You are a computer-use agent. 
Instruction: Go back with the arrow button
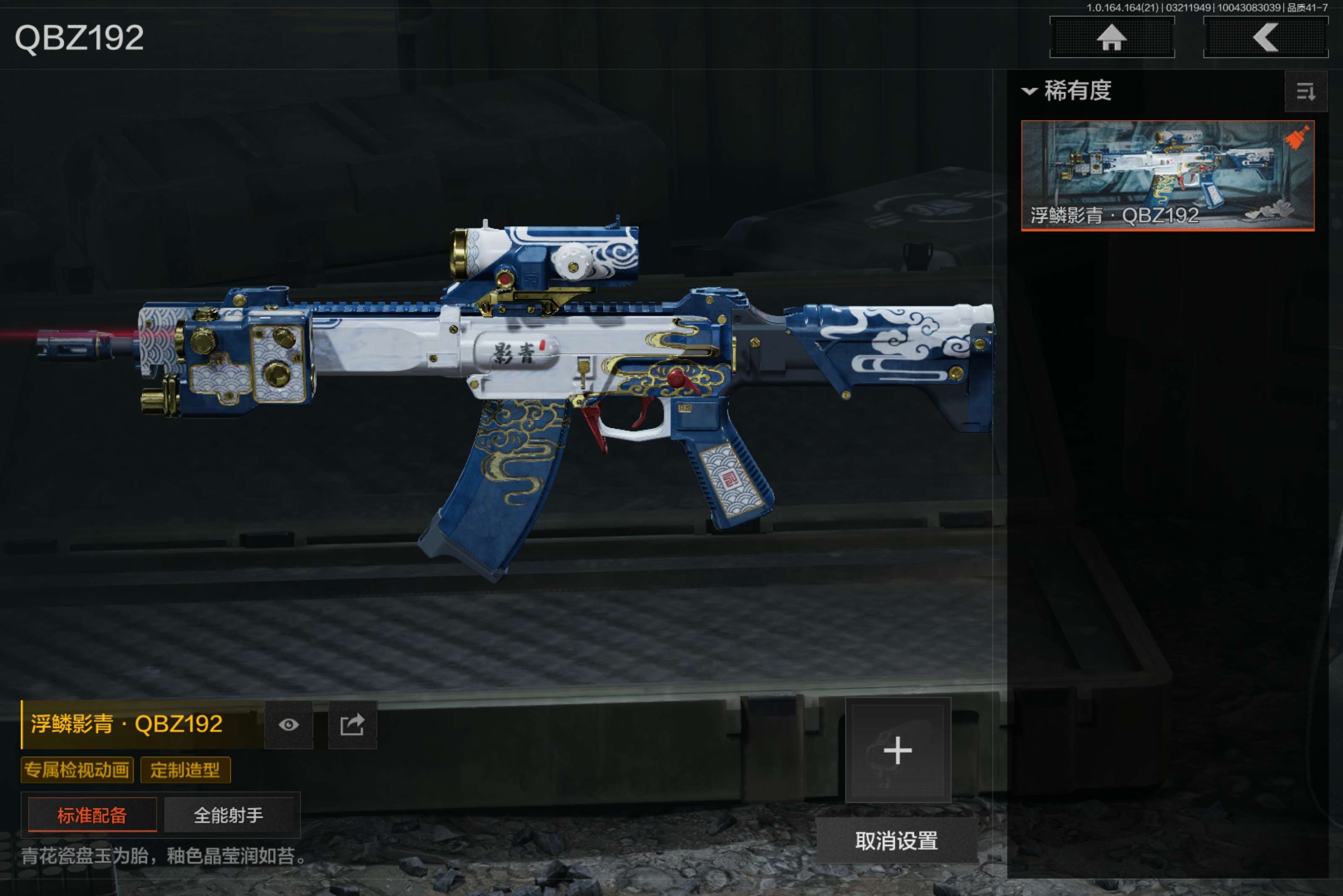click(x=1265, y=38)
